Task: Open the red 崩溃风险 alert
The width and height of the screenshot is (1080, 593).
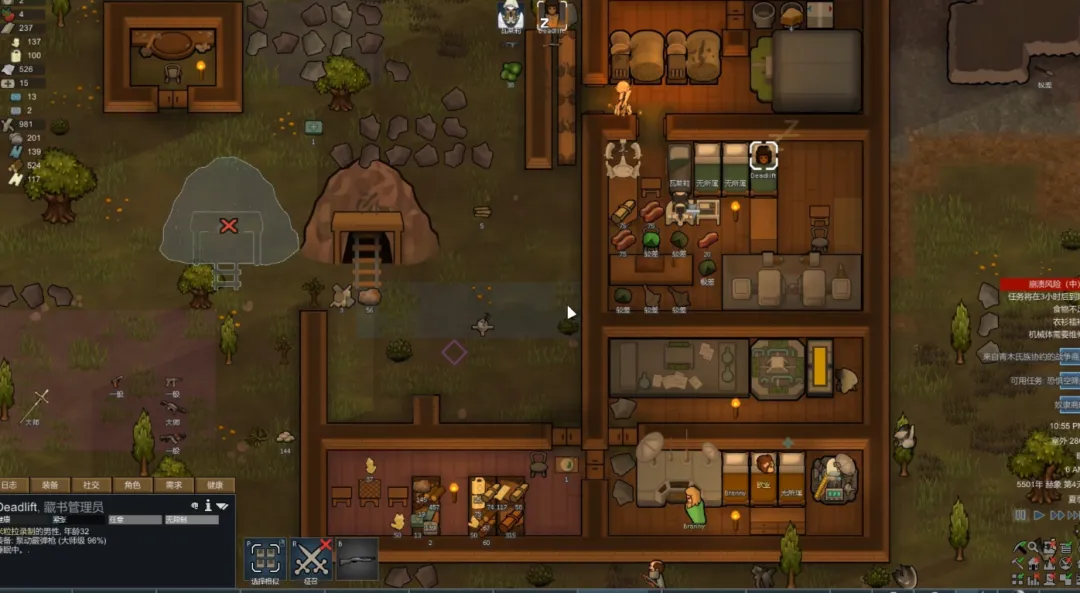Action: (1039, 284)
